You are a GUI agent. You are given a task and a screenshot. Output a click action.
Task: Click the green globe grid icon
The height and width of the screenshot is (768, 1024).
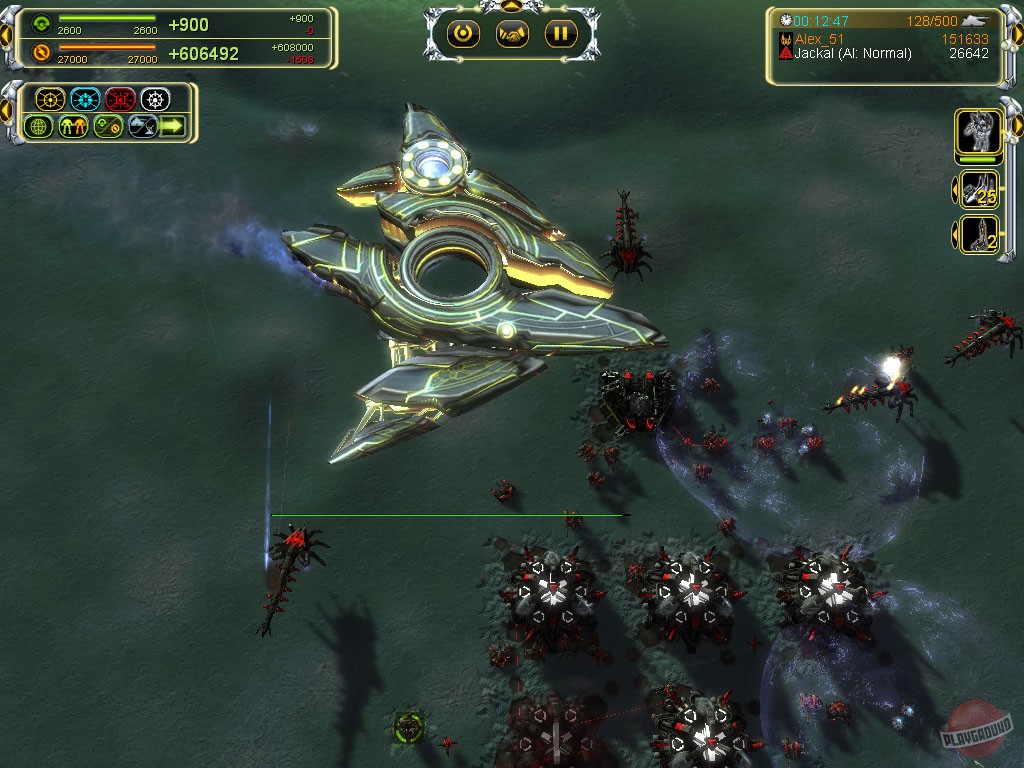pyautogui.click(x=39, y=127)
